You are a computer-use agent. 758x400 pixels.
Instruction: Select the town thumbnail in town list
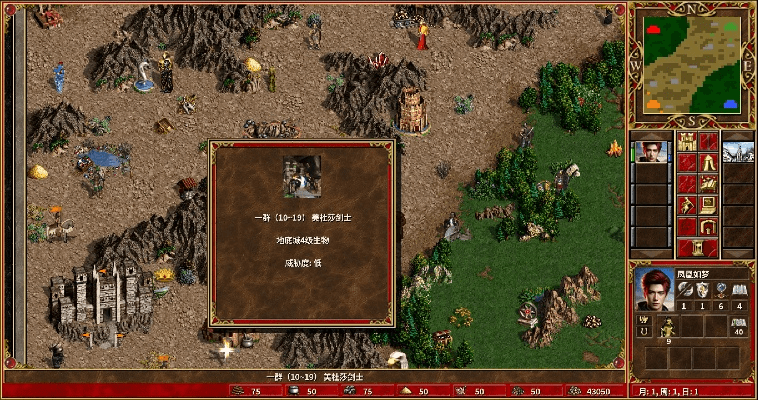737,150
